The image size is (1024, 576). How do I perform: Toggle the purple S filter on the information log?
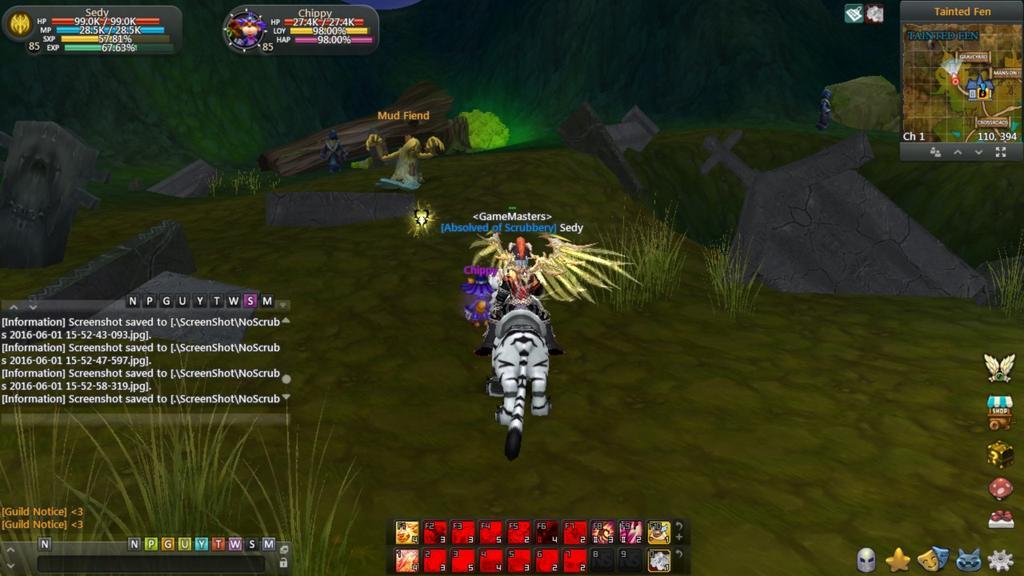point(250,301)
